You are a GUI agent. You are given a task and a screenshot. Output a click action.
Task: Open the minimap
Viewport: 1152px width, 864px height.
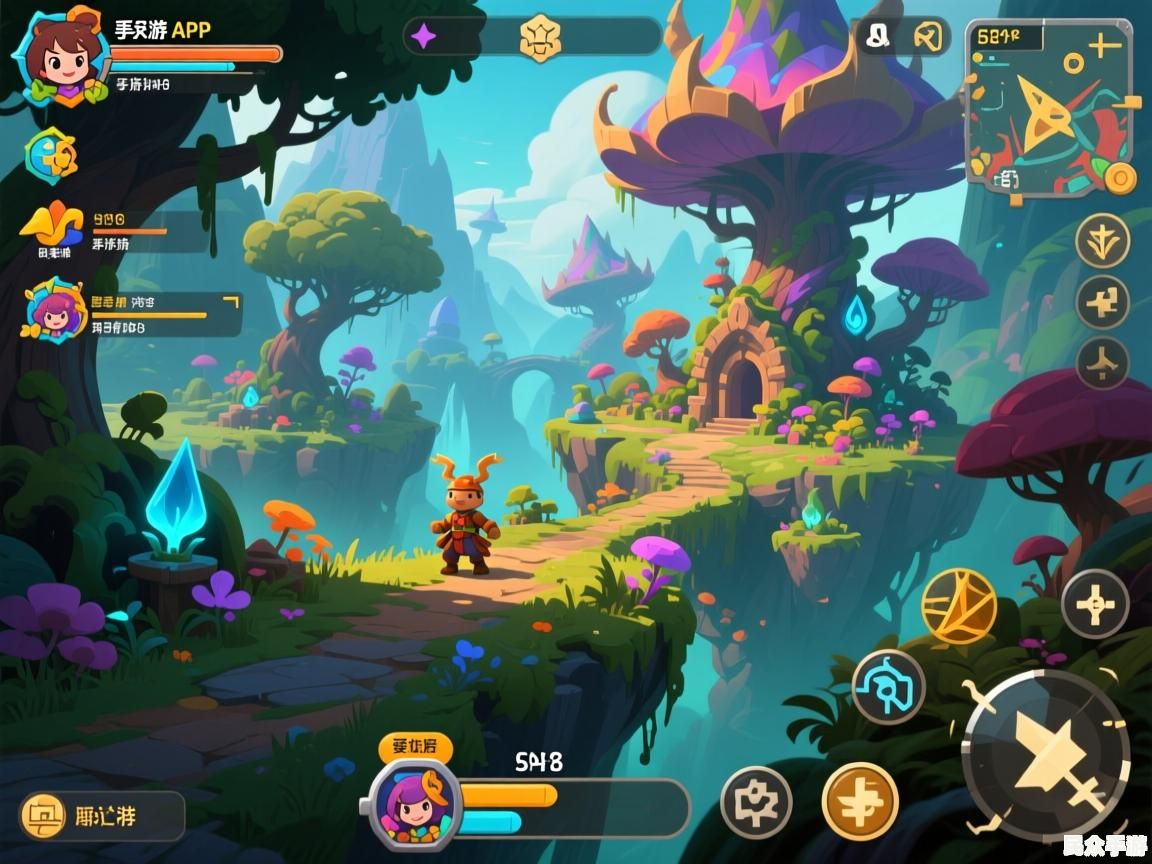click(1049, 110)
